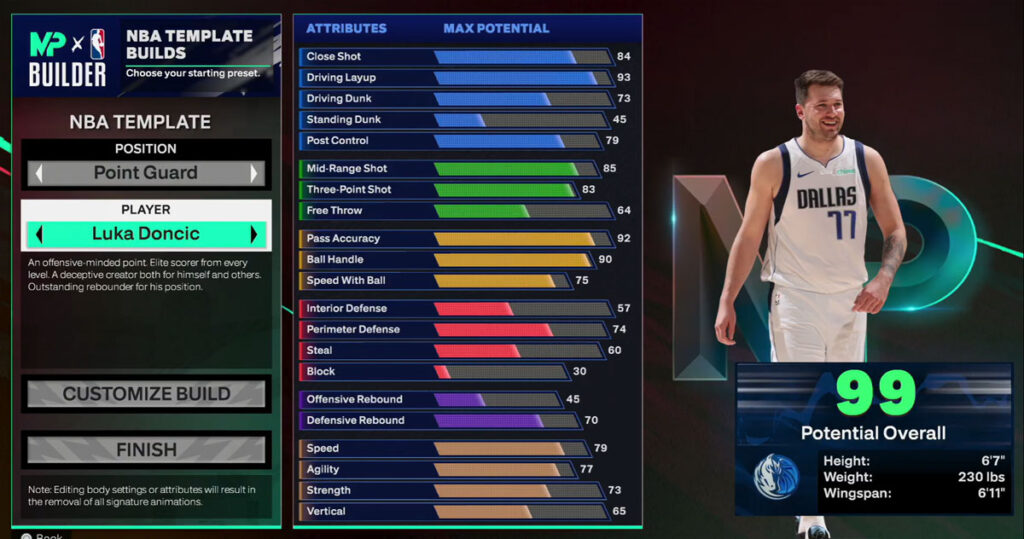Select the Pass Accuracy attribute row
The height and width of the screenshot is (539, 1024).
click(455, 239)
